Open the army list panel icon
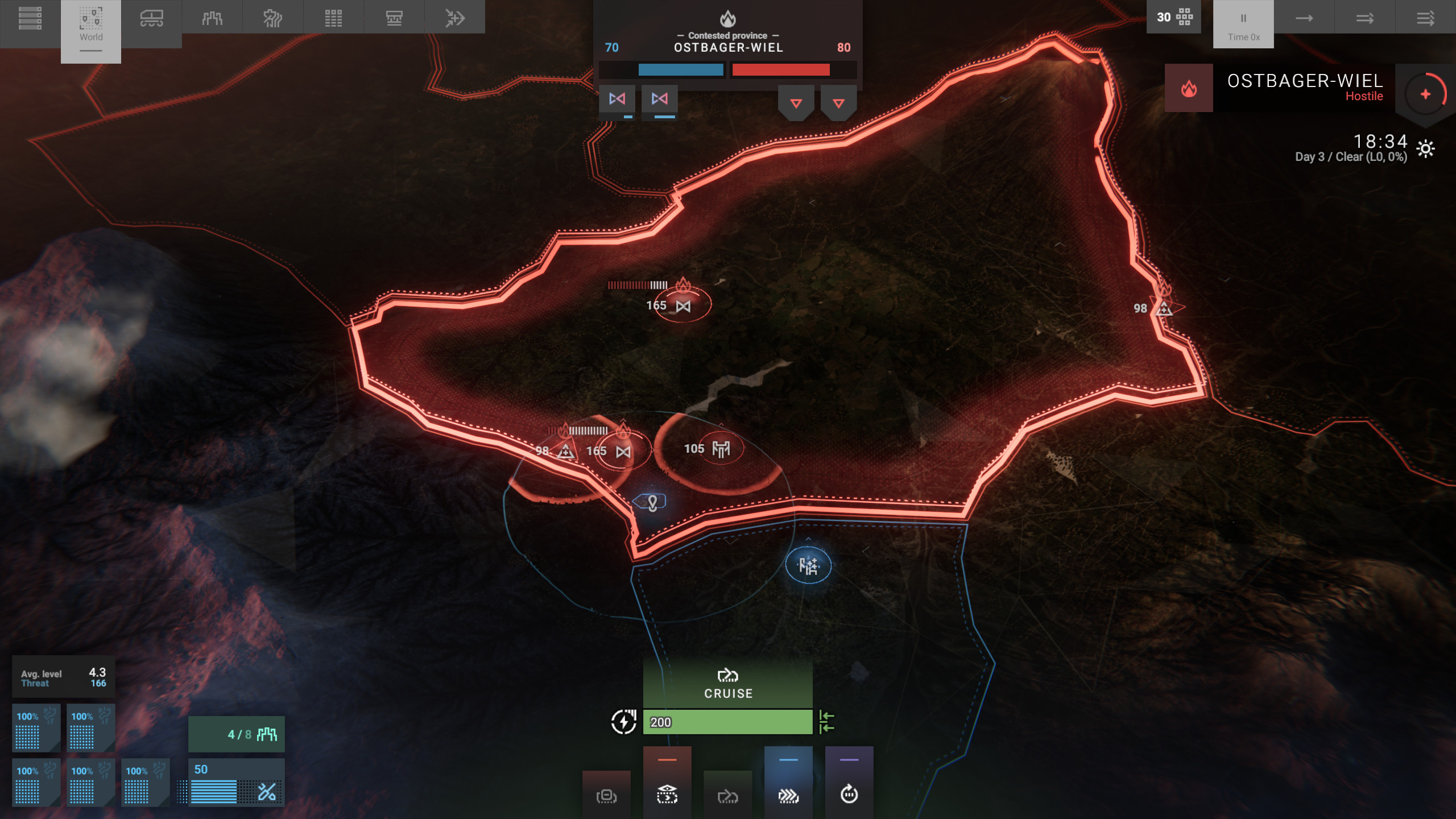This screenshot has width=1456, height=819. [x=30, y=18]
